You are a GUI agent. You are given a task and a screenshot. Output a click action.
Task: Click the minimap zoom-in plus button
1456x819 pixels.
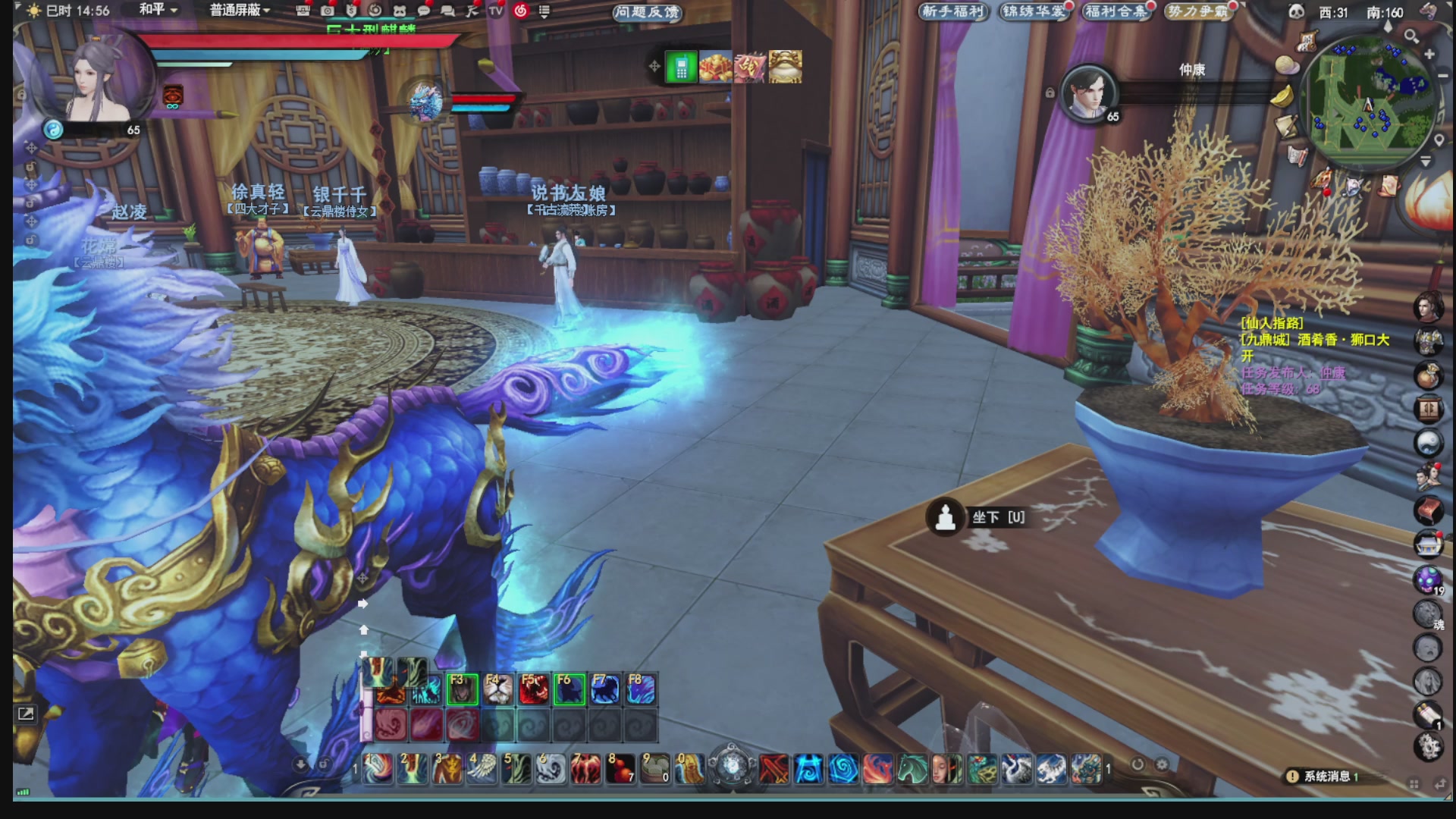pos(1429,55)
